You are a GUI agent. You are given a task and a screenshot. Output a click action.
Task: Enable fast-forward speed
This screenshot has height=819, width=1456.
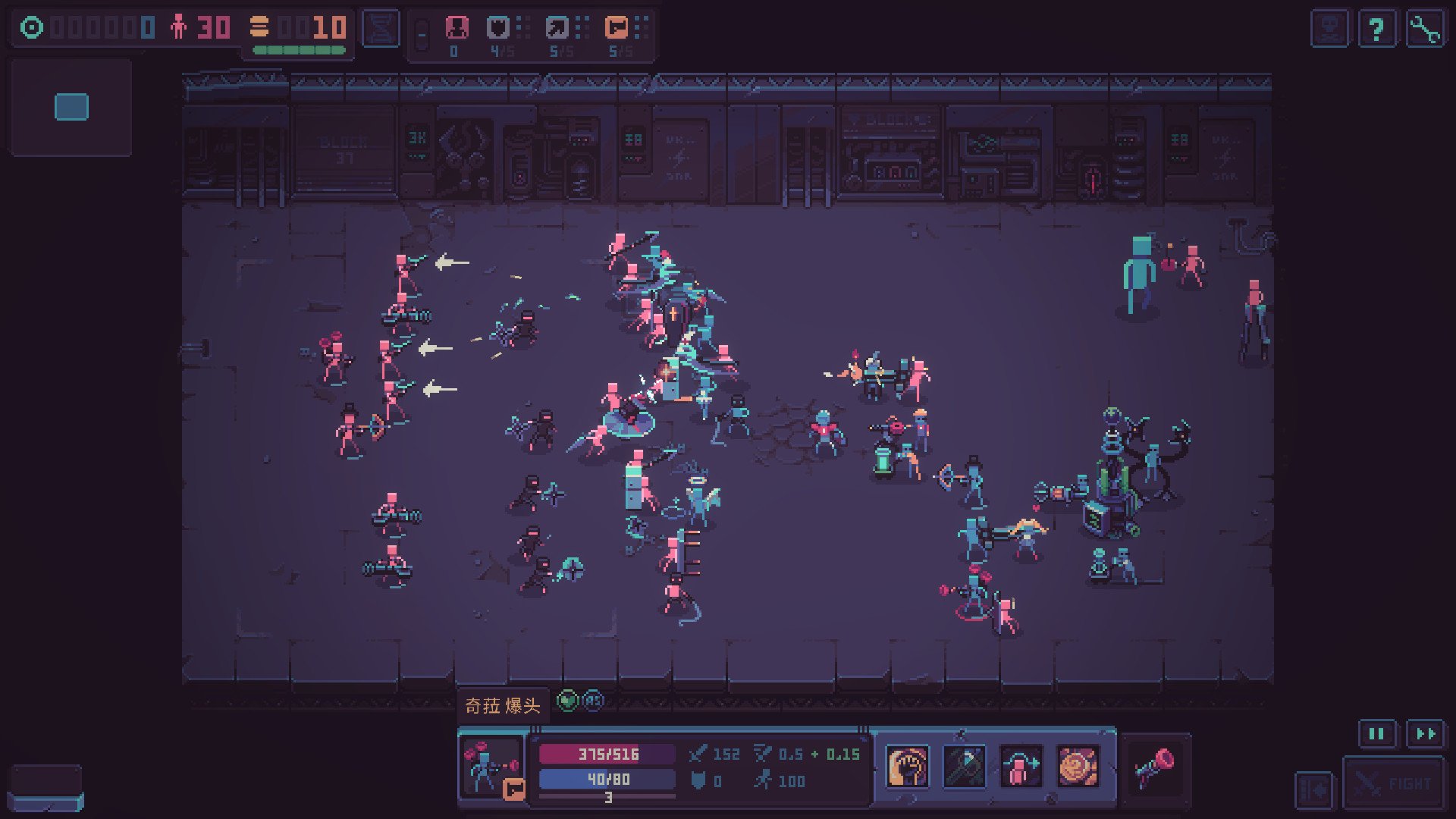click(1424, 734)
